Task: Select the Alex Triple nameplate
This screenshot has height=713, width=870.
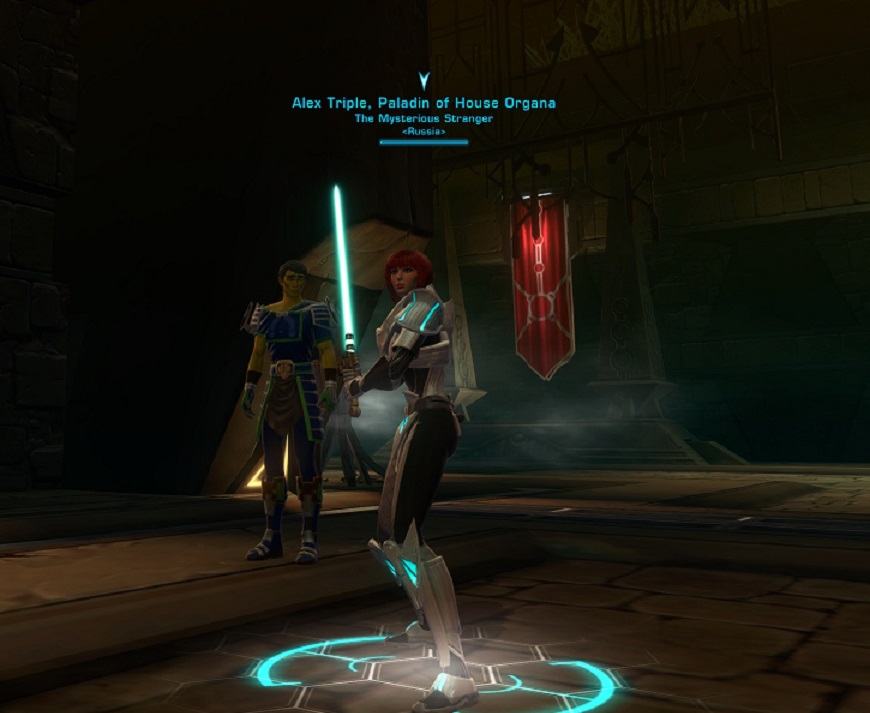Action: (423, 103)
